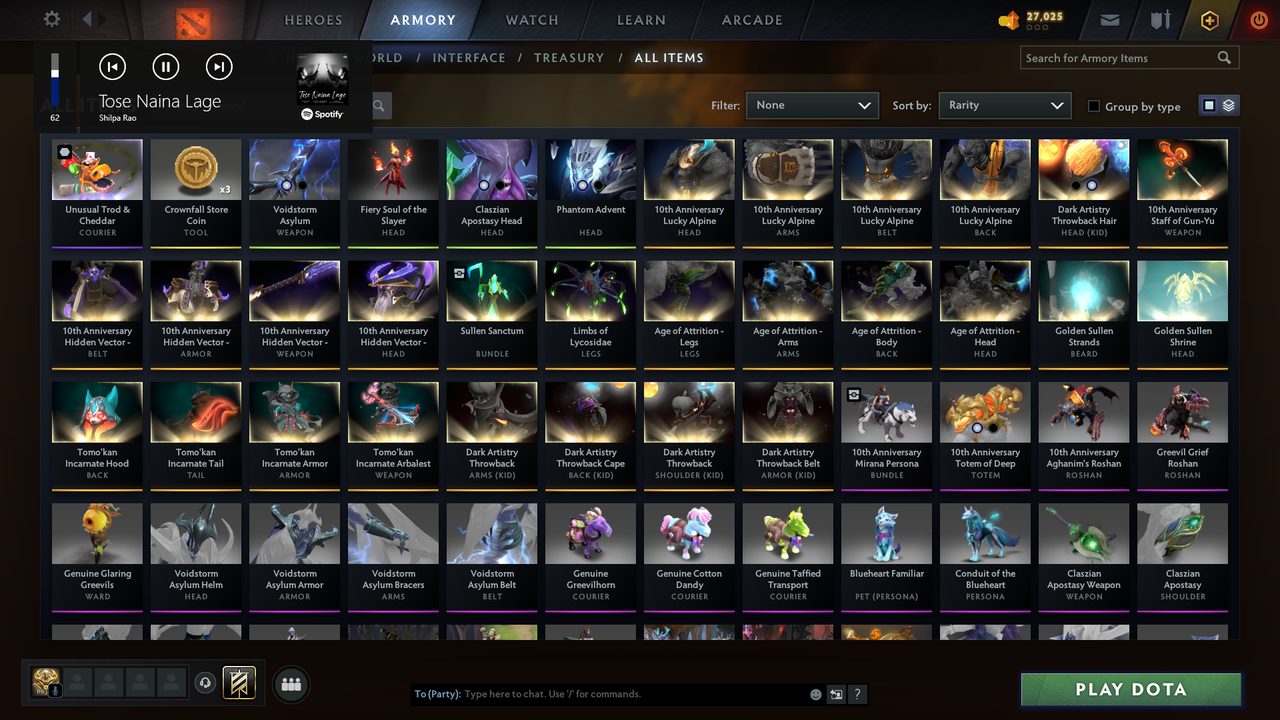The image size is (1280, 720).
Task: Switch to grid view layout toggle
Action: pos(1211,106)
